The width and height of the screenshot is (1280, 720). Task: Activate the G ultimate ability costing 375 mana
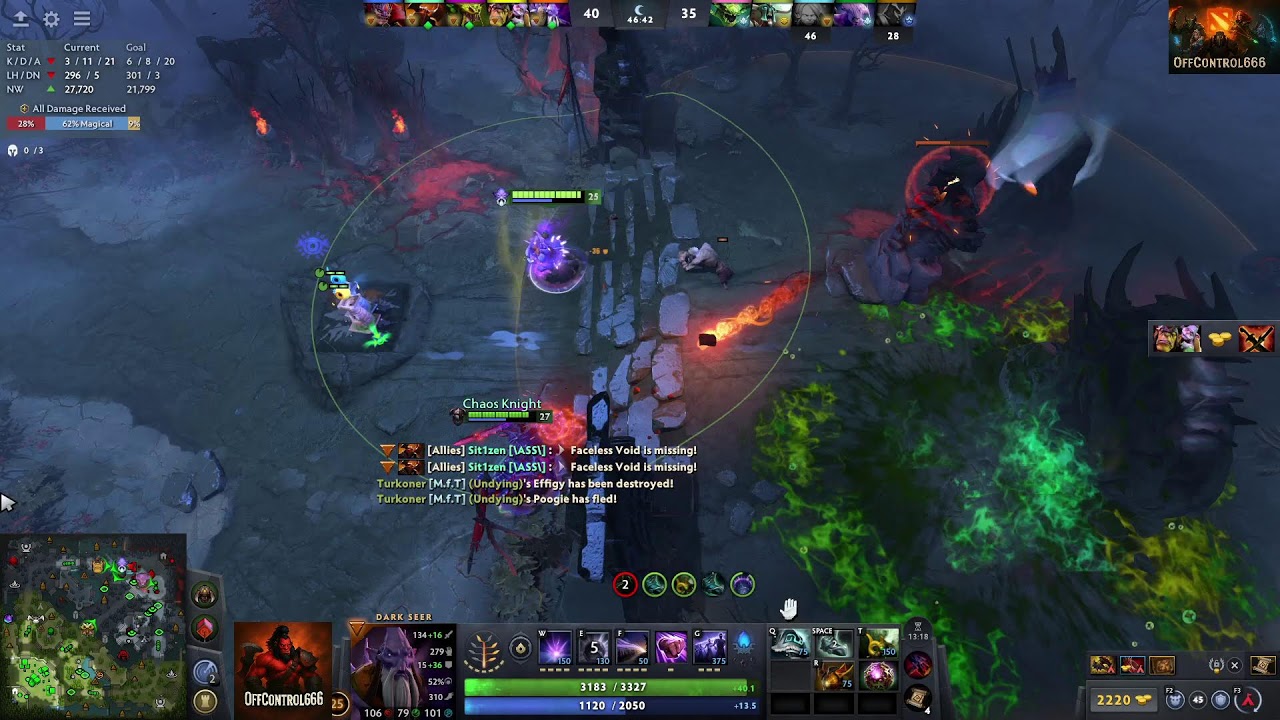pos(710,648)
